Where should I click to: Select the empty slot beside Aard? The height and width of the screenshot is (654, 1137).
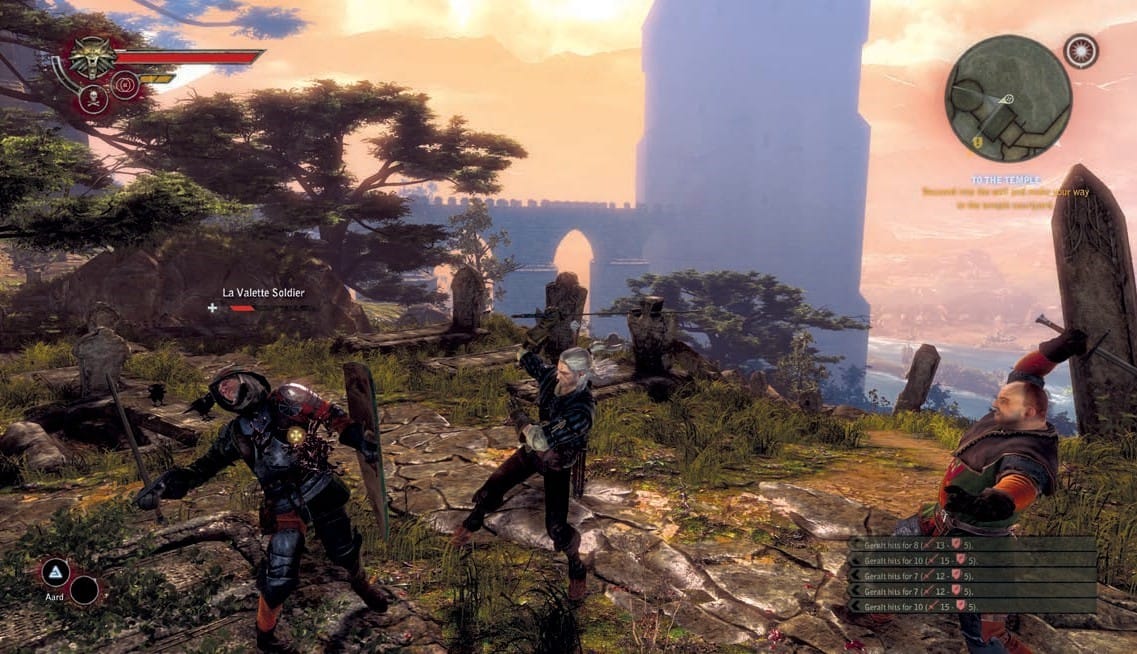point(84,590)
